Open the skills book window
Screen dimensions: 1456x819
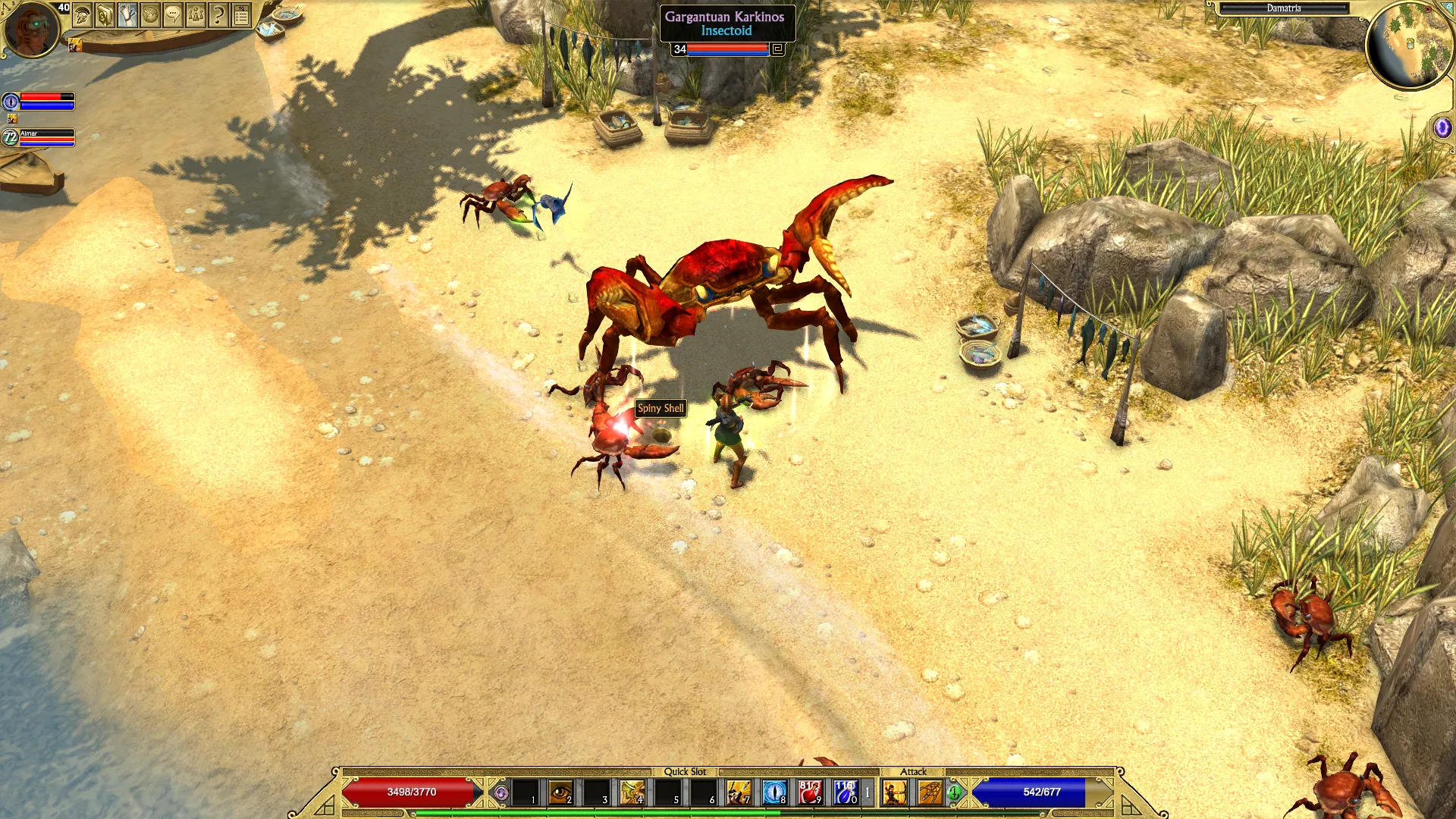[x=105, y=15]
